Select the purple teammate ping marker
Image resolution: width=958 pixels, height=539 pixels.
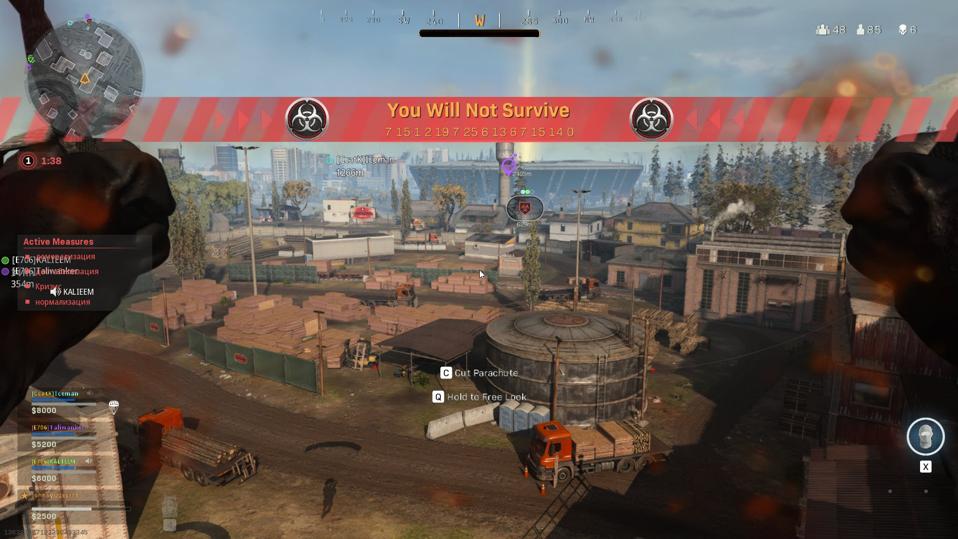click(x=509, y=164)
